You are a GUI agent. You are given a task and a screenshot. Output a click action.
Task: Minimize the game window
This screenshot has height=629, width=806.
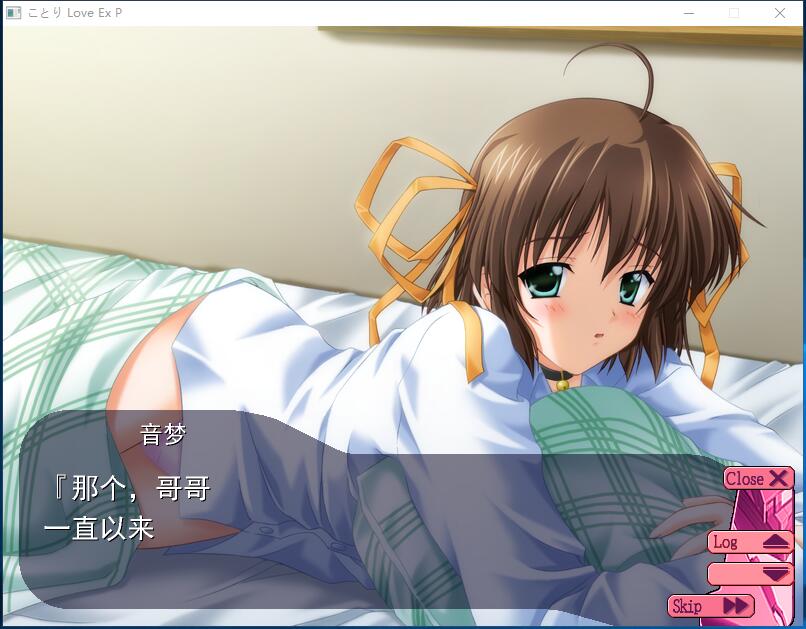click(689, 14)
